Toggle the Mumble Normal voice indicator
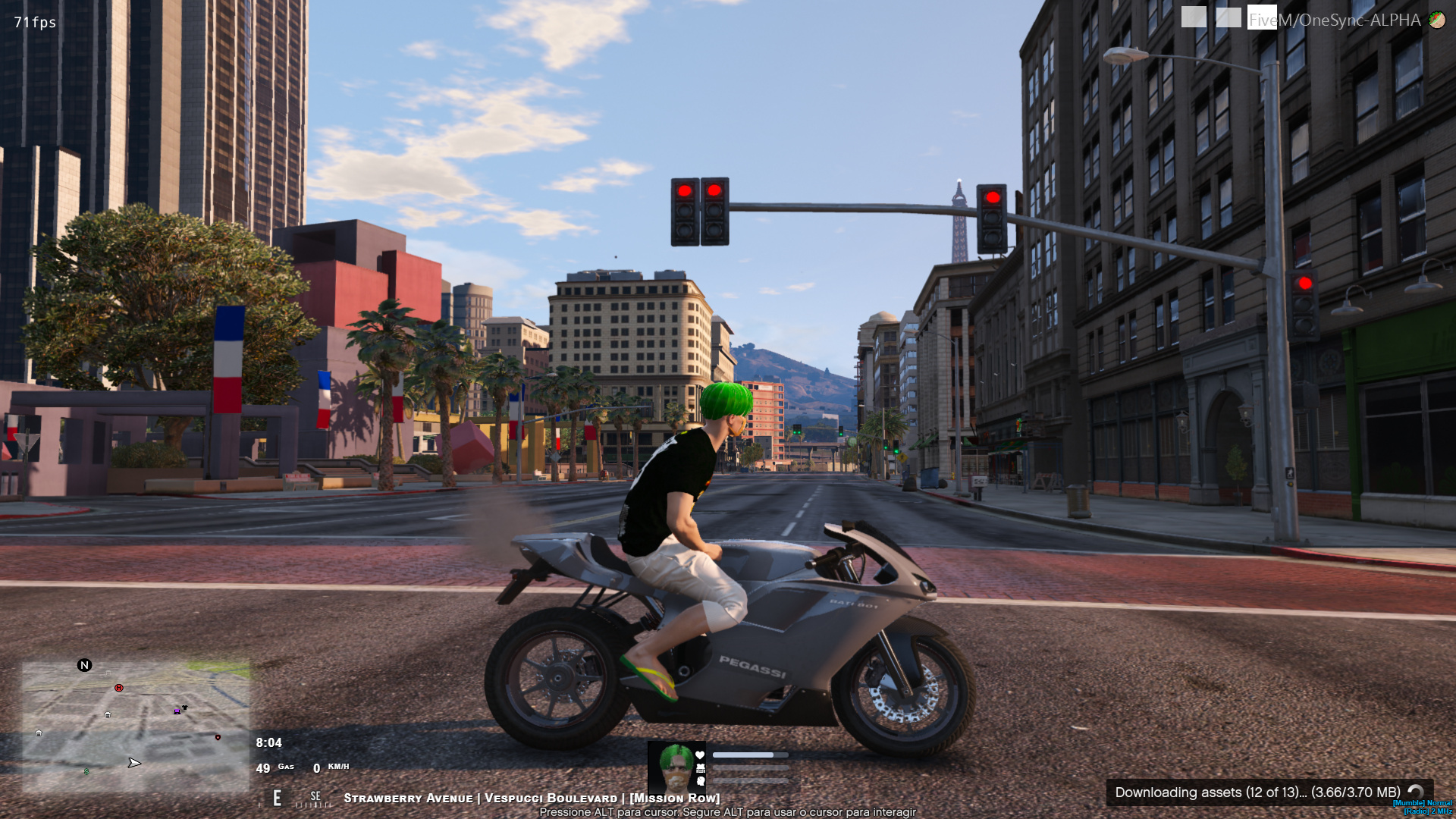The image size is (1456, 819). point(1423,805)
